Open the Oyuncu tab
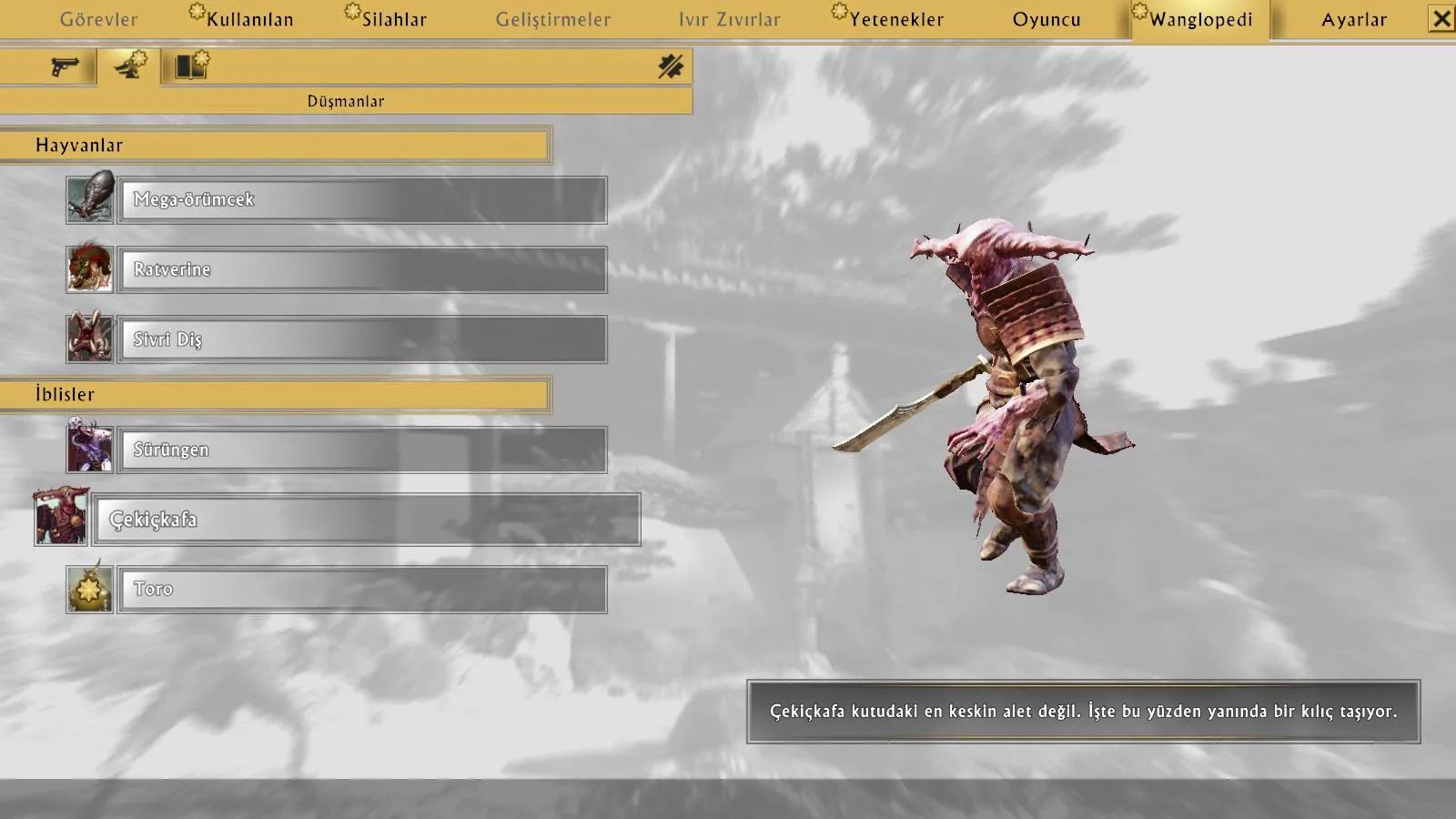The height and width of the screenshot is (819, 1456). point(1046,19)
